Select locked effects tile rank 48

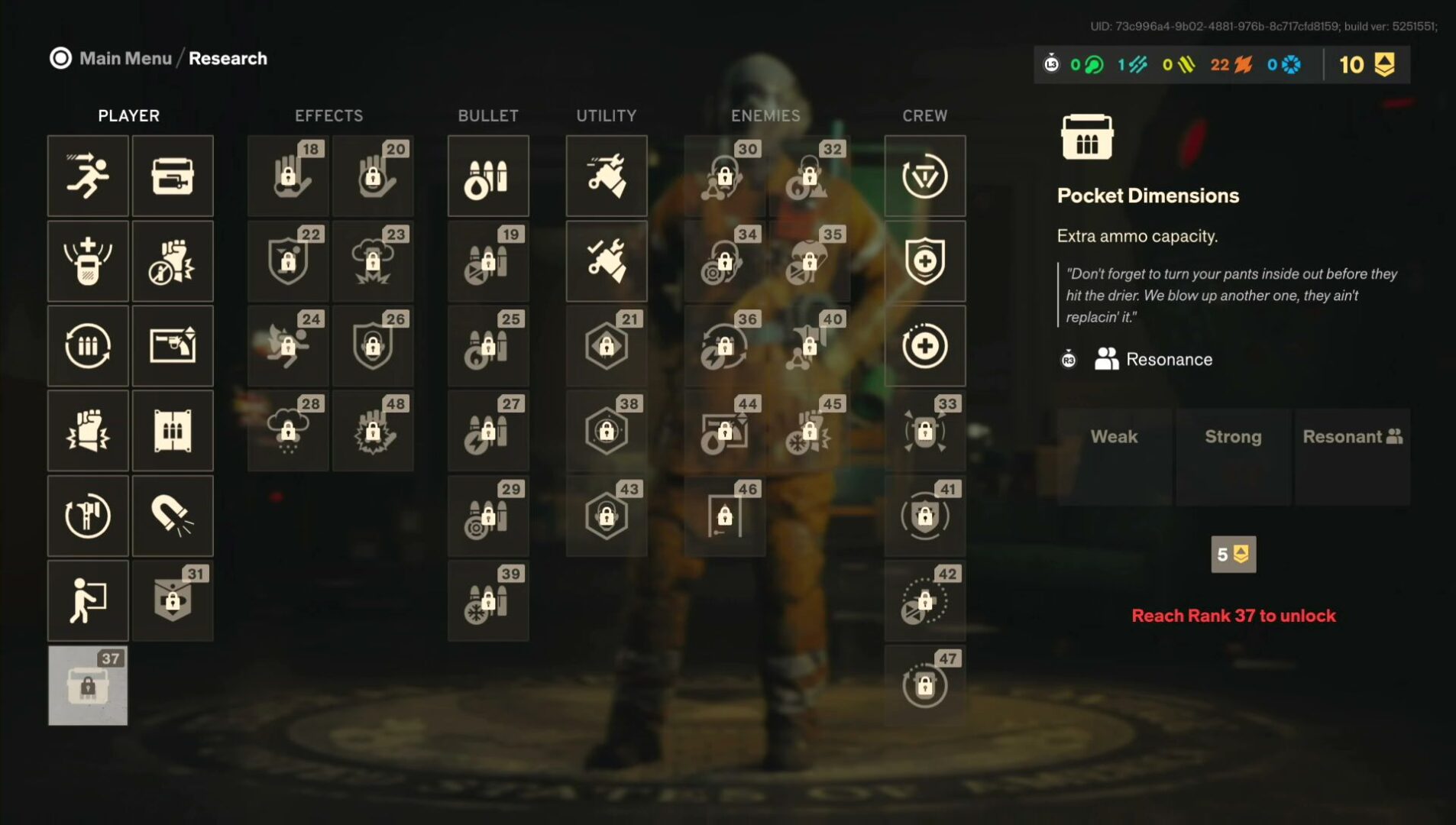coord(373,431)
